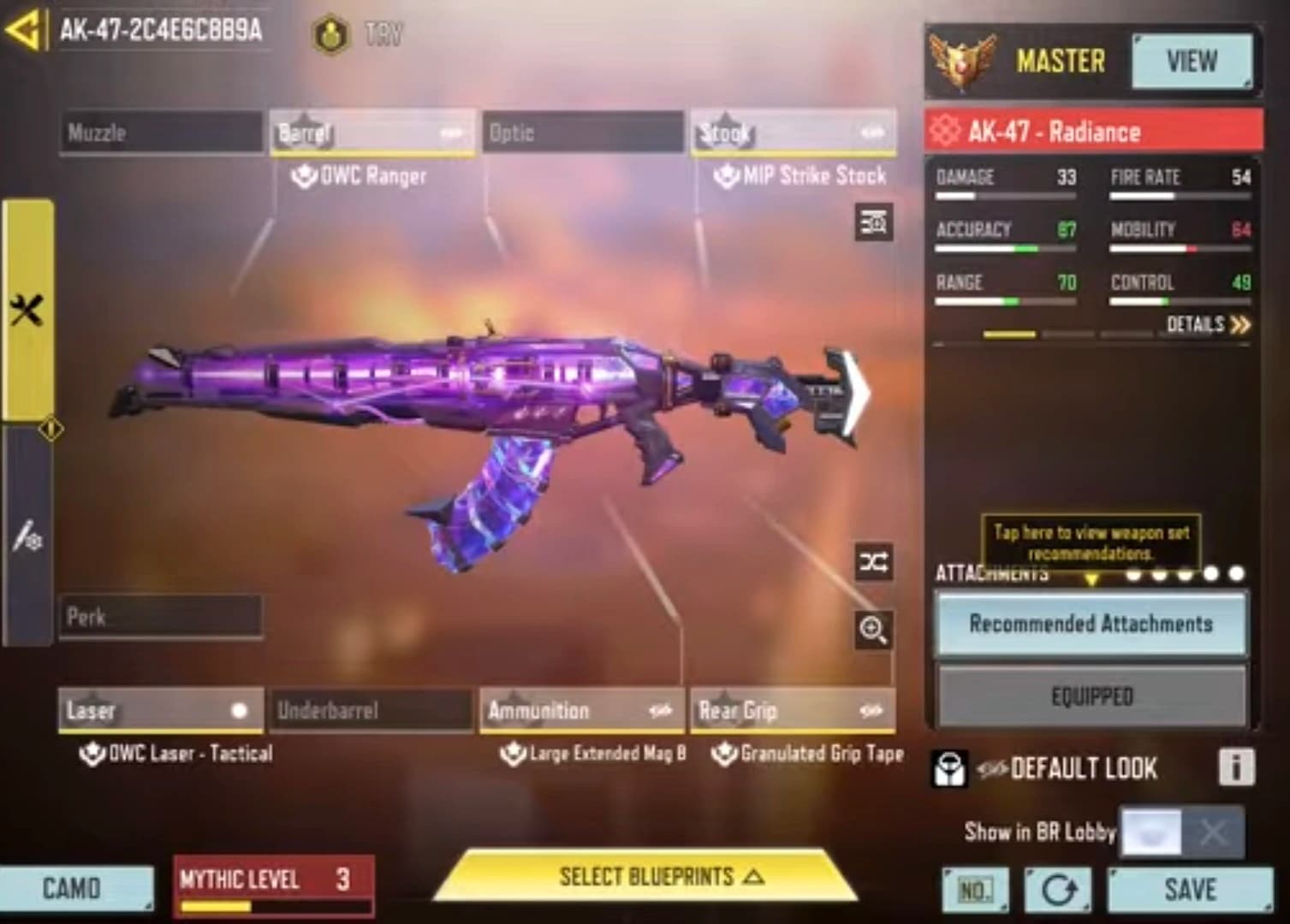The height and width of the screenshot is (924, 1290).
Task: Choose the Underbarrel attachment slot
Action: point(372,710)
